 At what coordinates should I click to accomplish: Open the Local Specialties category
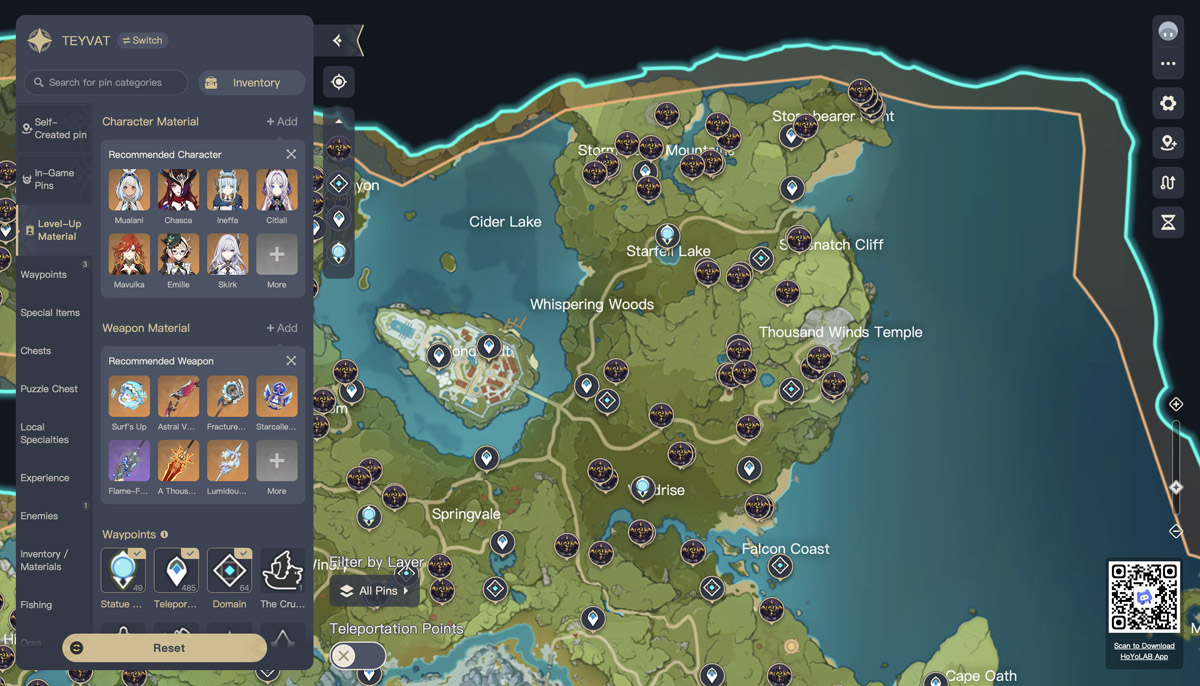pyautogui.click(x=45, y=433)
